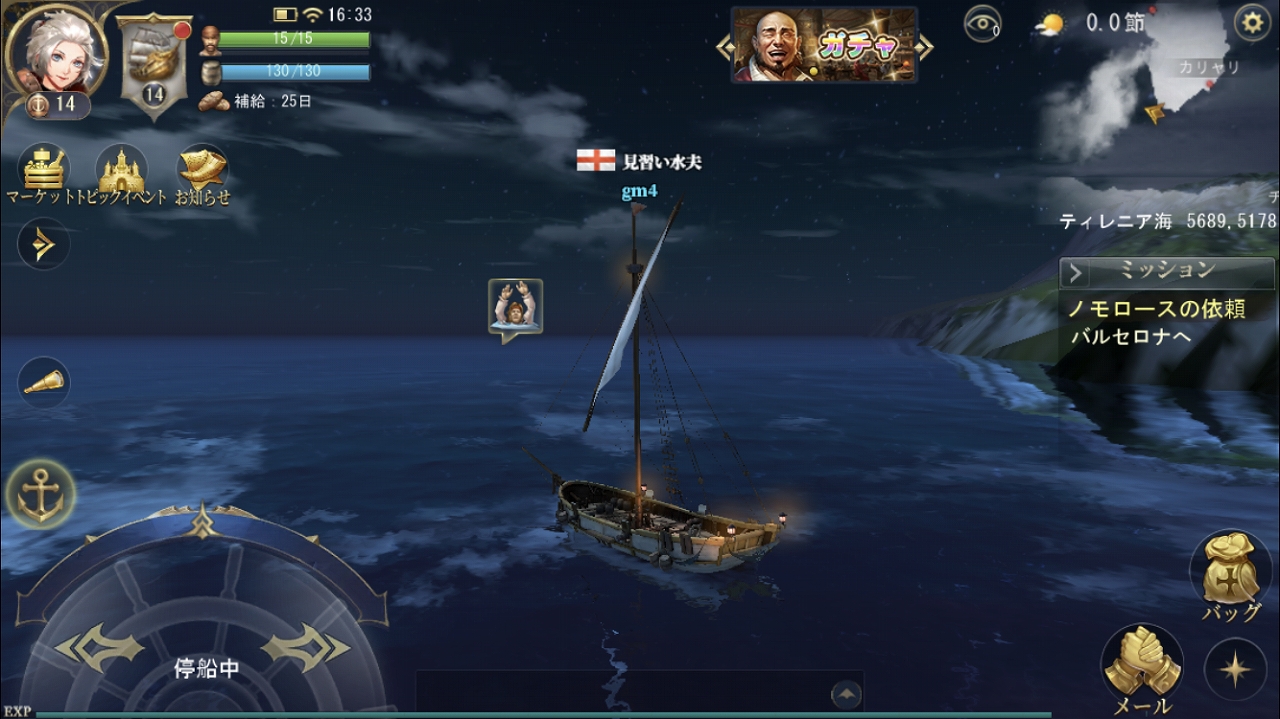
Task: Use the spyglass telescope button
Action: [43, 382]
